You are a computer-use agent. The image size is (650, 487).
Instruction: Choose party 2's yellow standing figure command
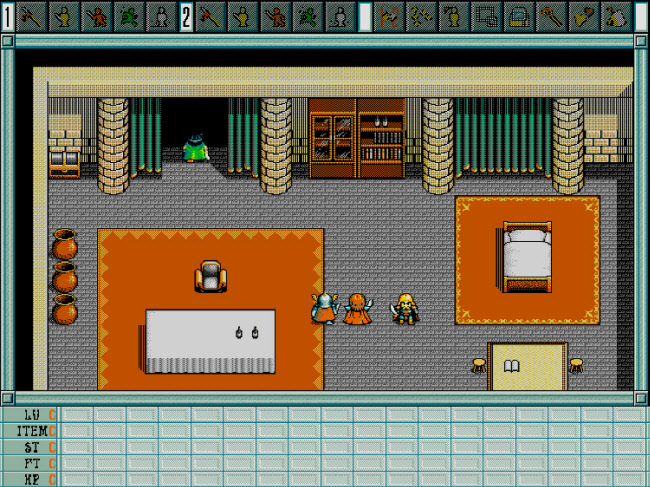242,16
